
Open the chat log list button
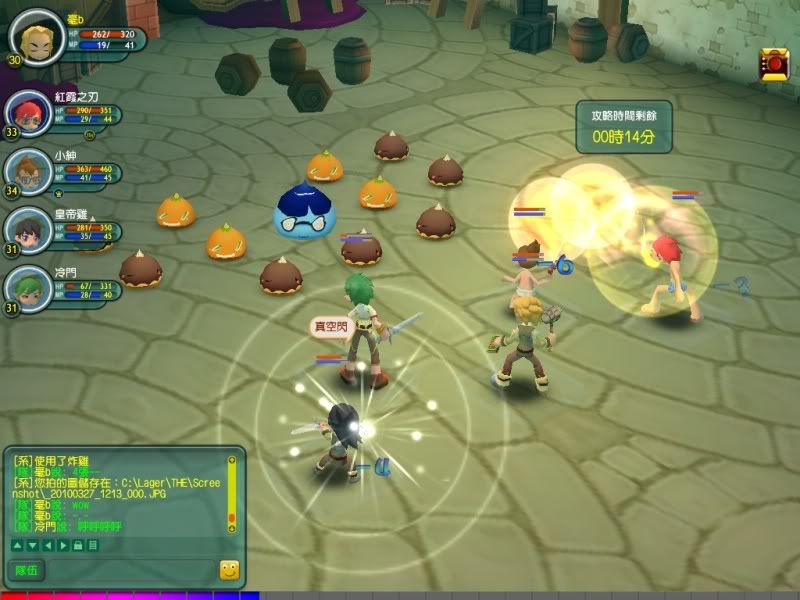93,545
